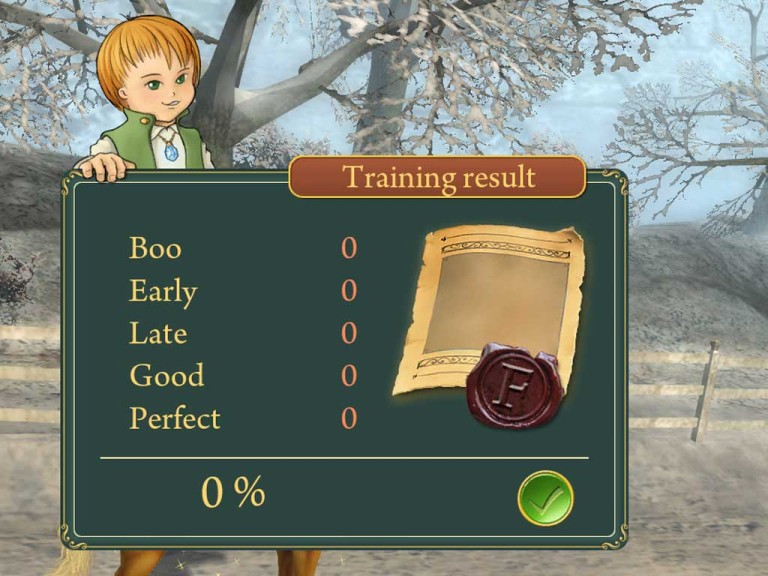The height and width of the screenshot is (576, 768).
Task: Confirm the training result with green checkmark
Action: click(545, 497)
